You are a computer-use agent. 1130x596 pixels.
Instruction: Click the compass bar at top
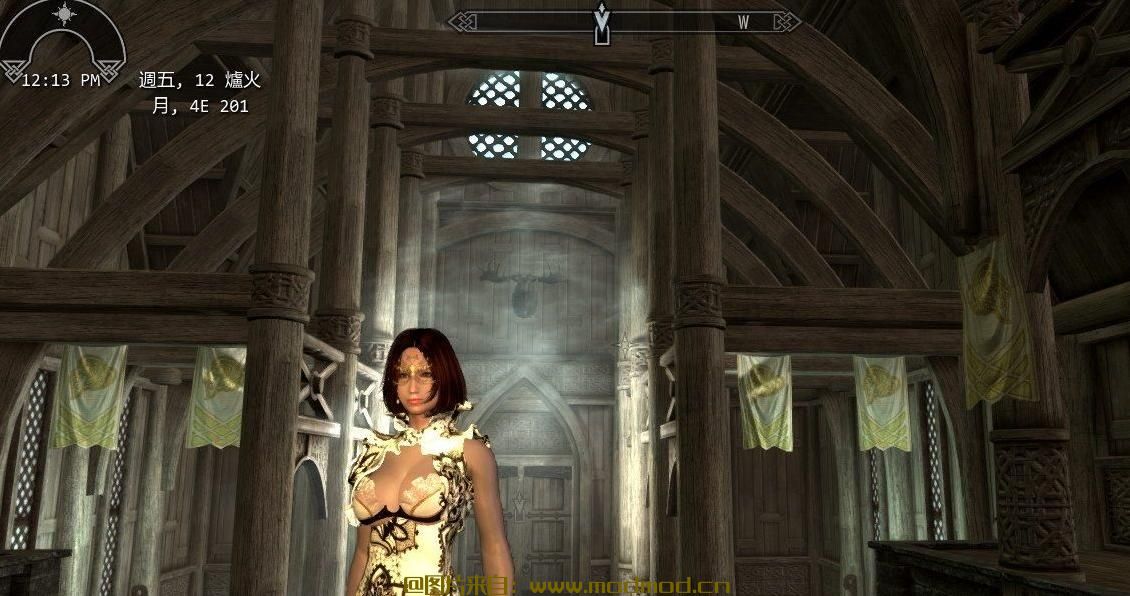(623, 21)
